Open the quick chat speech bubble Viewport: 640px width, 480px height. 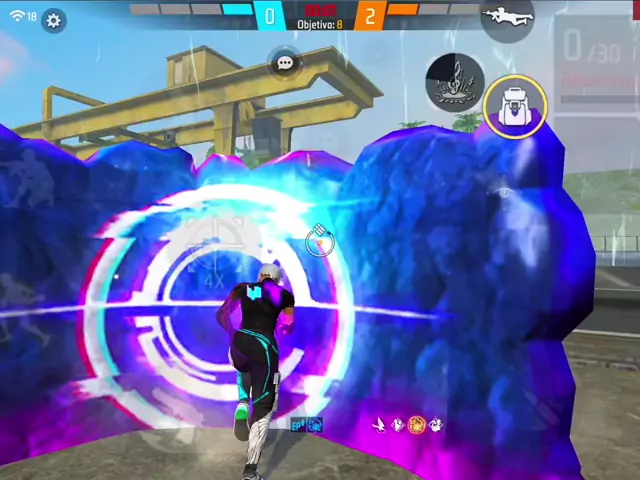pyautogui.click(x=285, y=64)
